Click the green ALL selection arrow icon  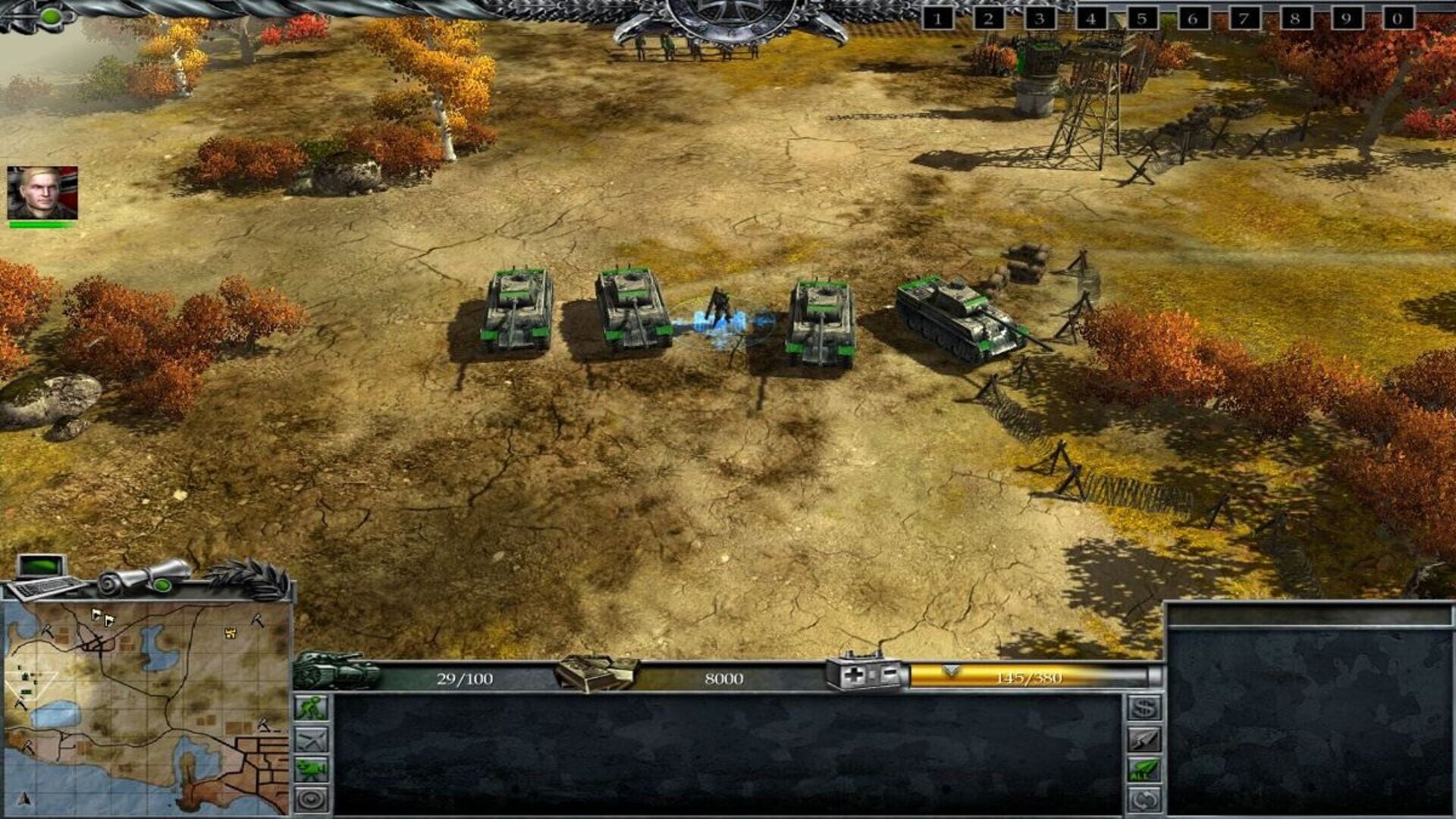pos(1144,768)
